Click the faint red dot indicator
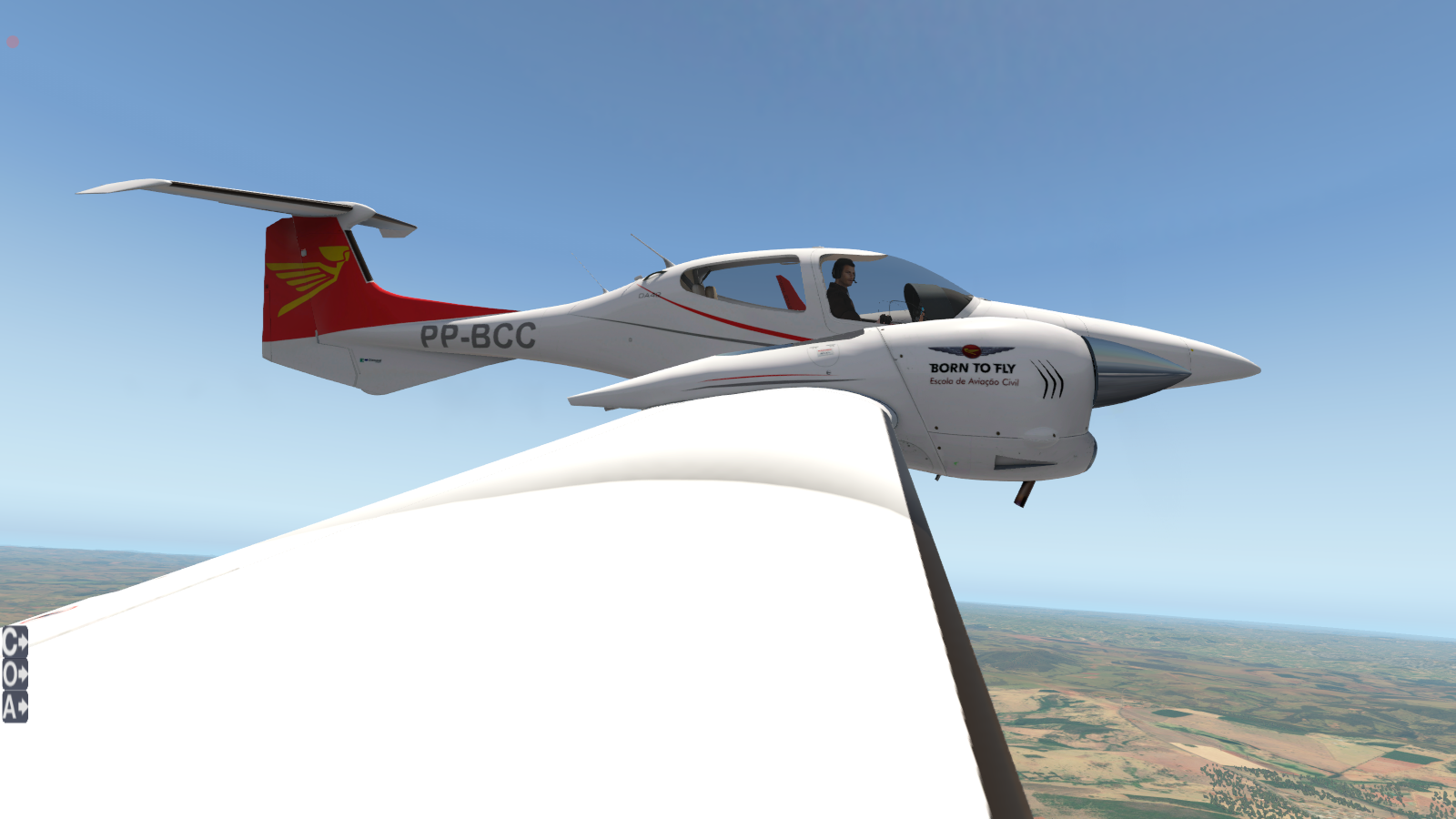 13,42
